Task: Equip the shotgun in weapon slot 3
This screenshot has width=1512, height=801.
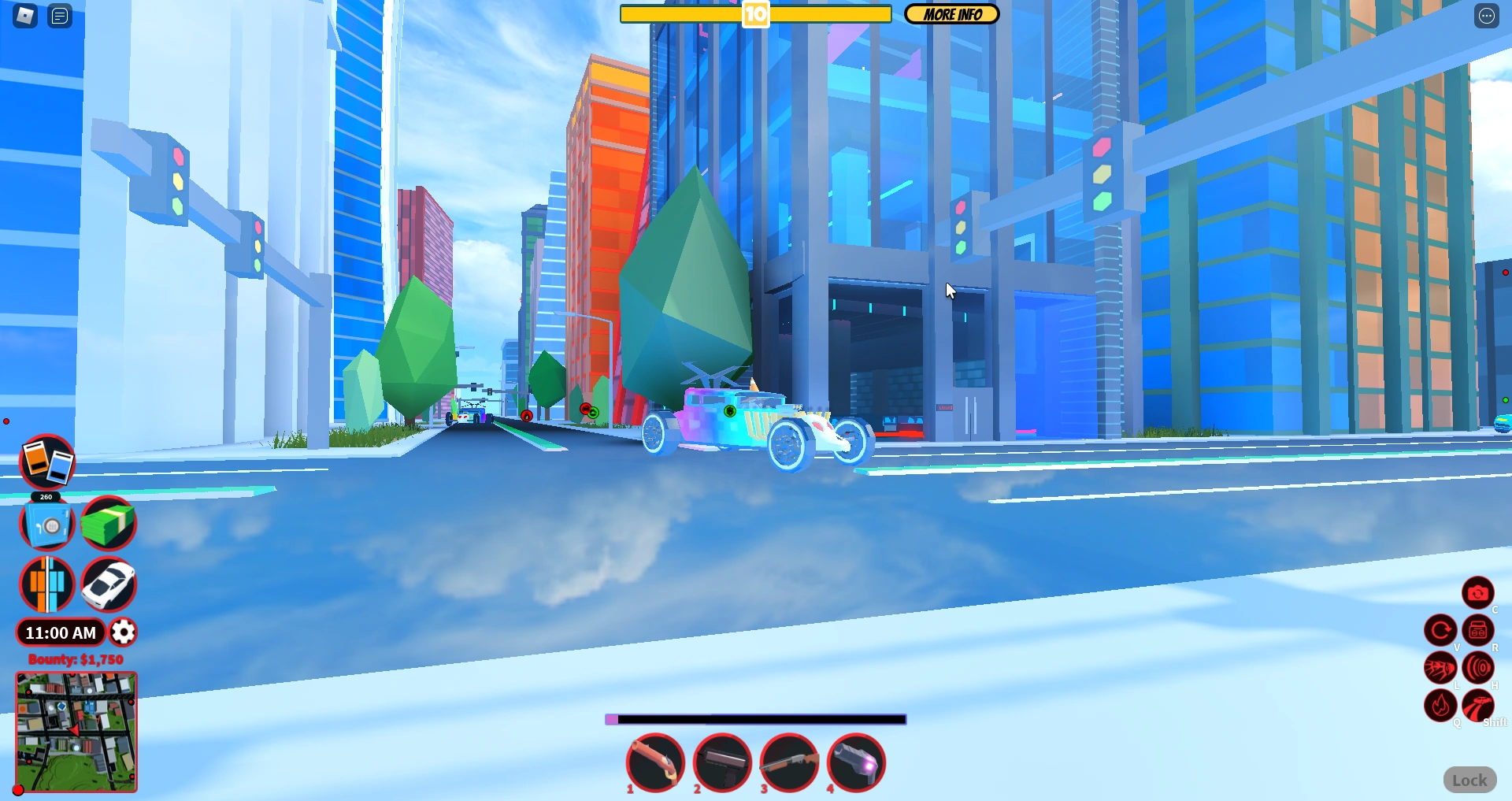Action: (787, 762)
